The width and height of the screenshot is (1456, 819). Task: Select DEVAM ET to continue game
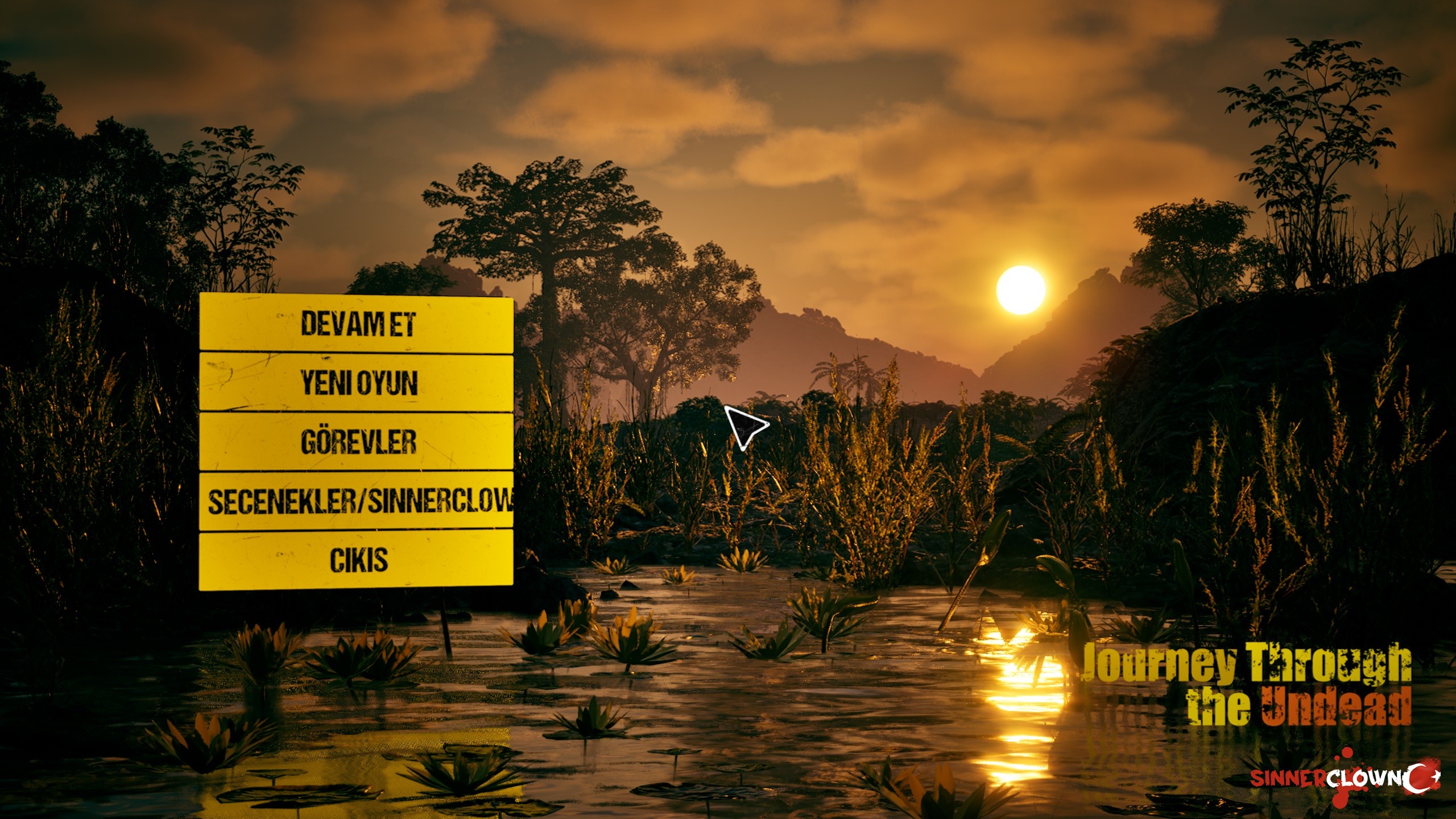pyautogui.click(x=357, y=324)
